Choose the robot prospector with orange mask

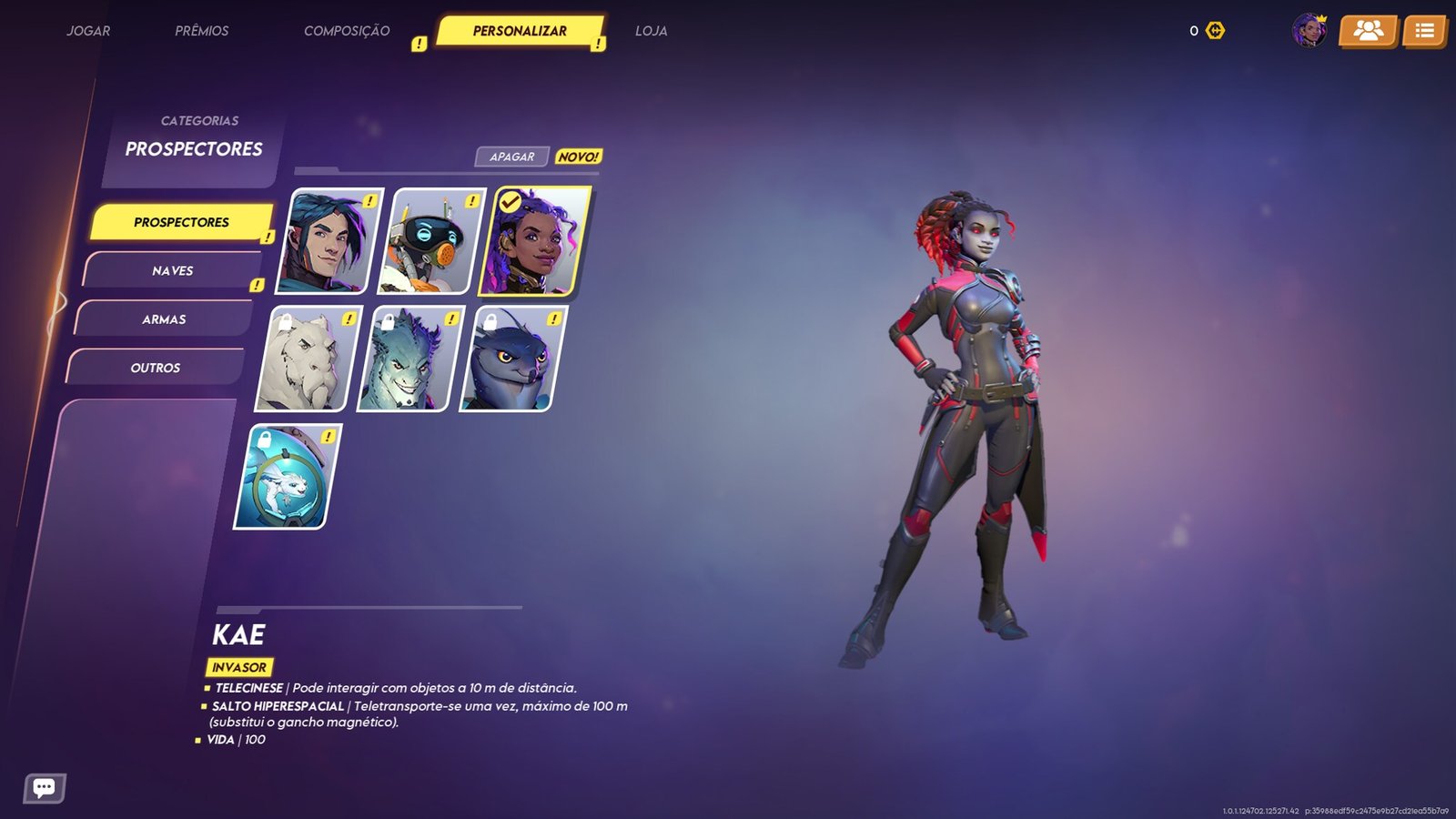431,241
